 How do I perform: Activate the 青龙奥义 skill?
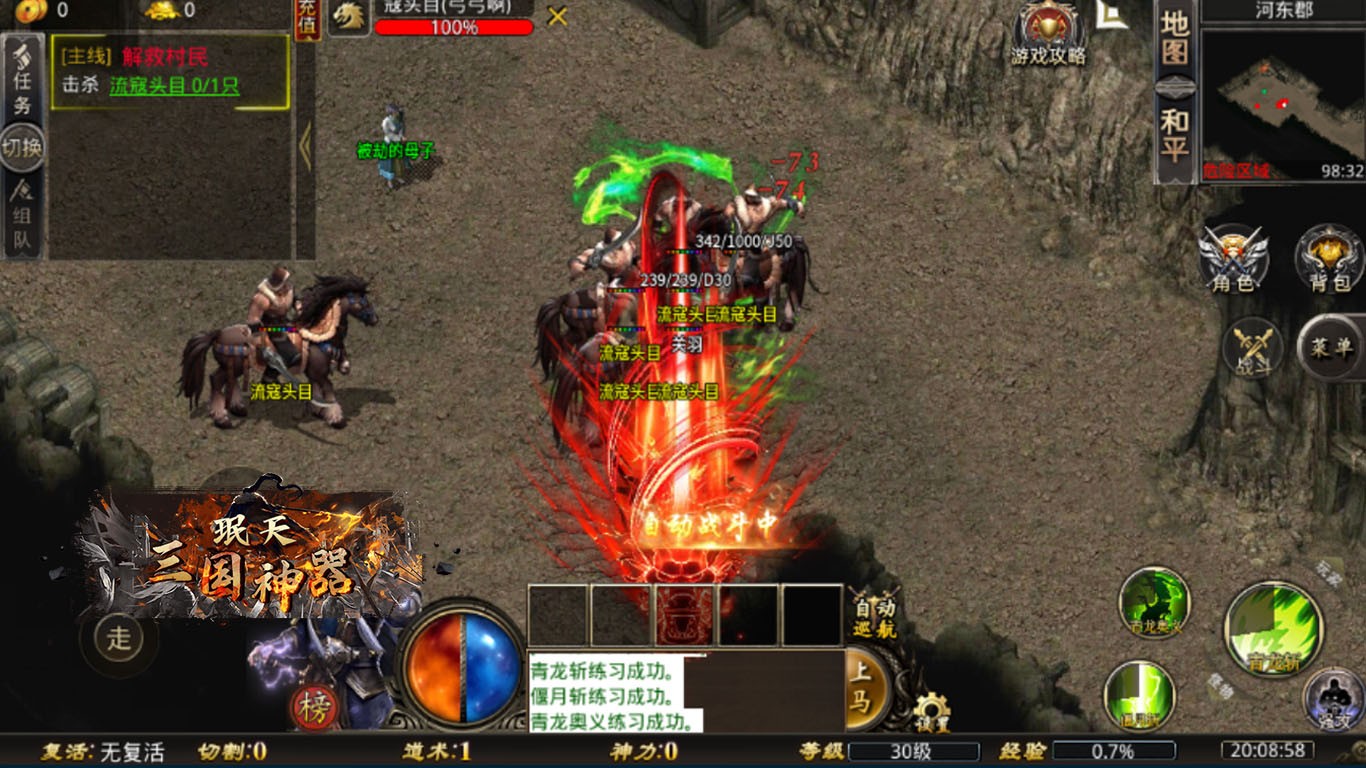pos(1155,602)
